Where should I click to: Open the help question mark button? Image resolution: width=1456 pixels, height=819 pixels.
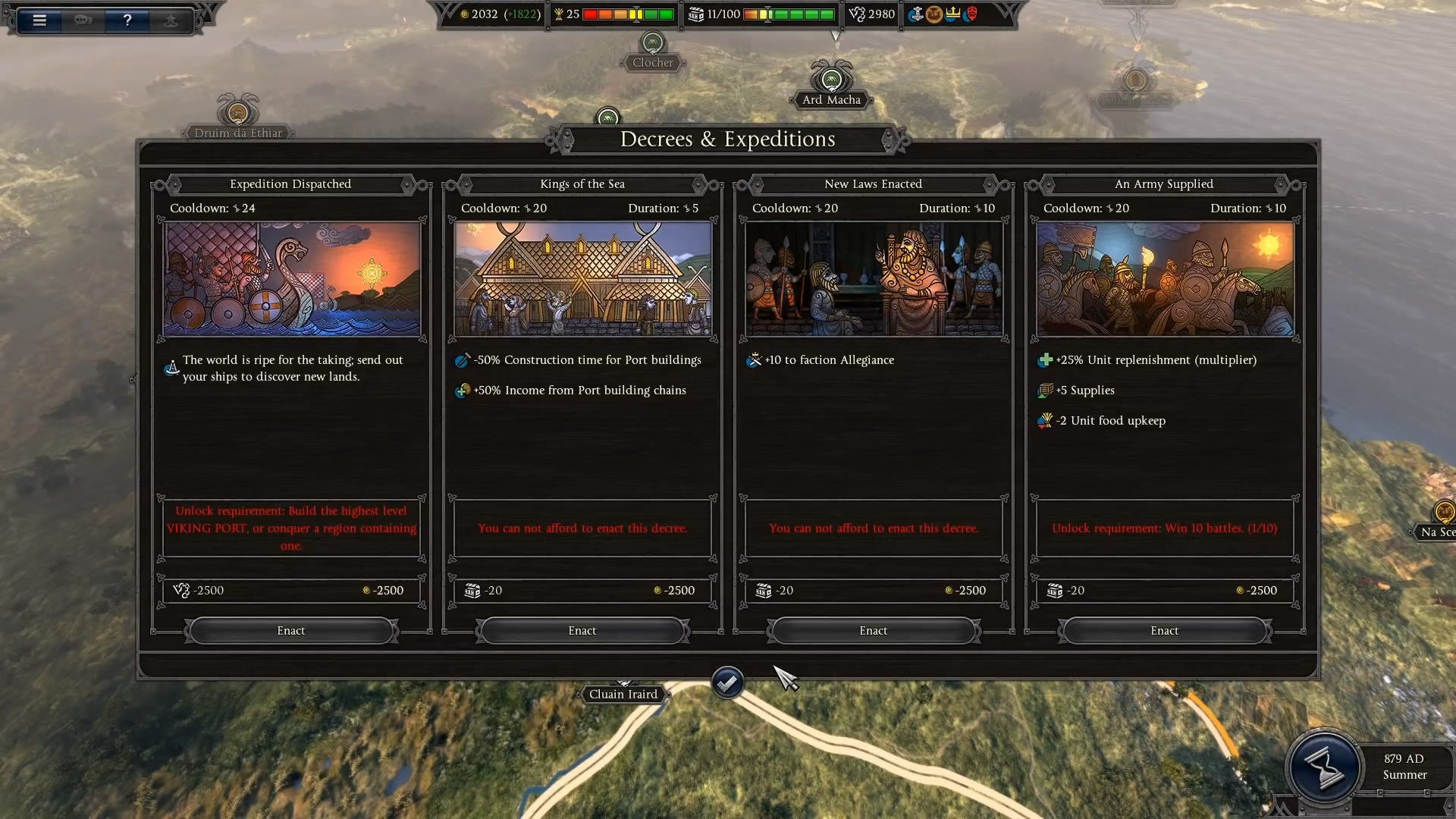[x=127, y=20]
